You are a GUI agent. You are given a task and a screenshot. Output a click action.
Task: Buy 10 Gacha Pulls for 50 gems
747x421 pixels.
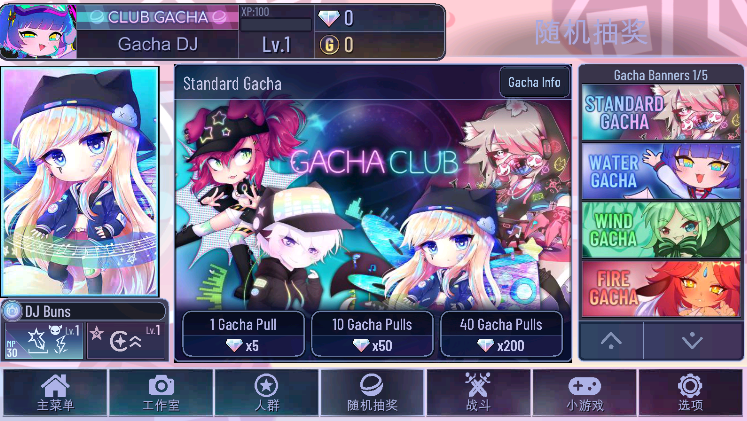click(x=375, y=334)
